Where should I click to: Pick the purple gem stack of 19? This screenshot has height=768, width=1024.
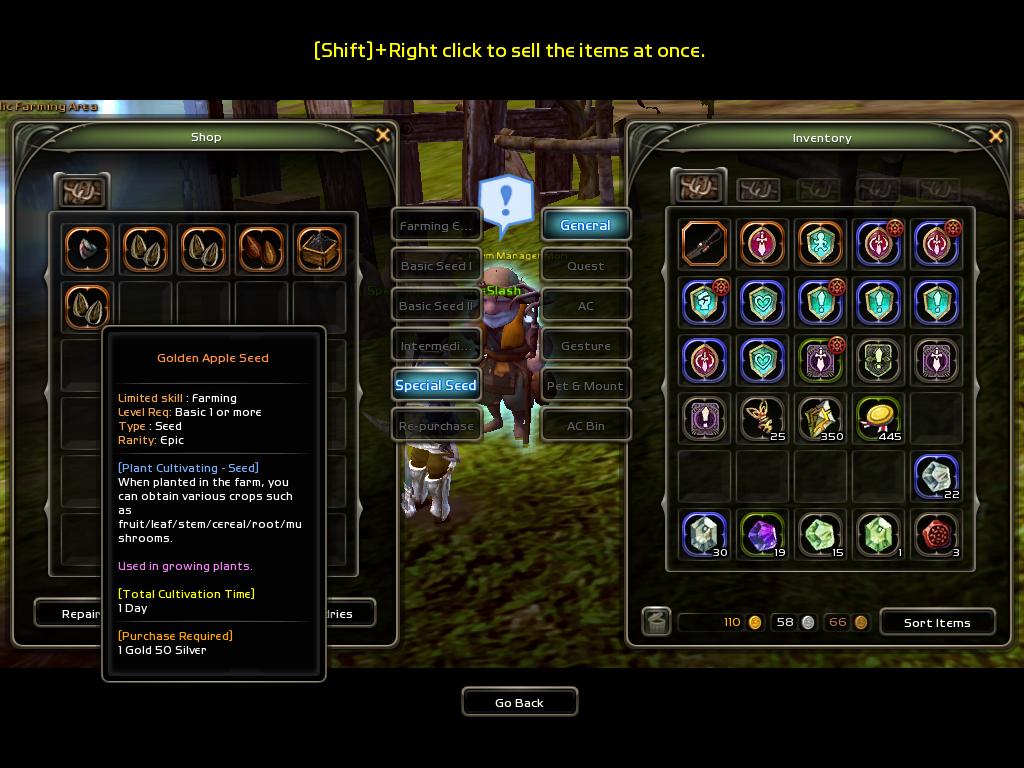click(x=762, y=534)
